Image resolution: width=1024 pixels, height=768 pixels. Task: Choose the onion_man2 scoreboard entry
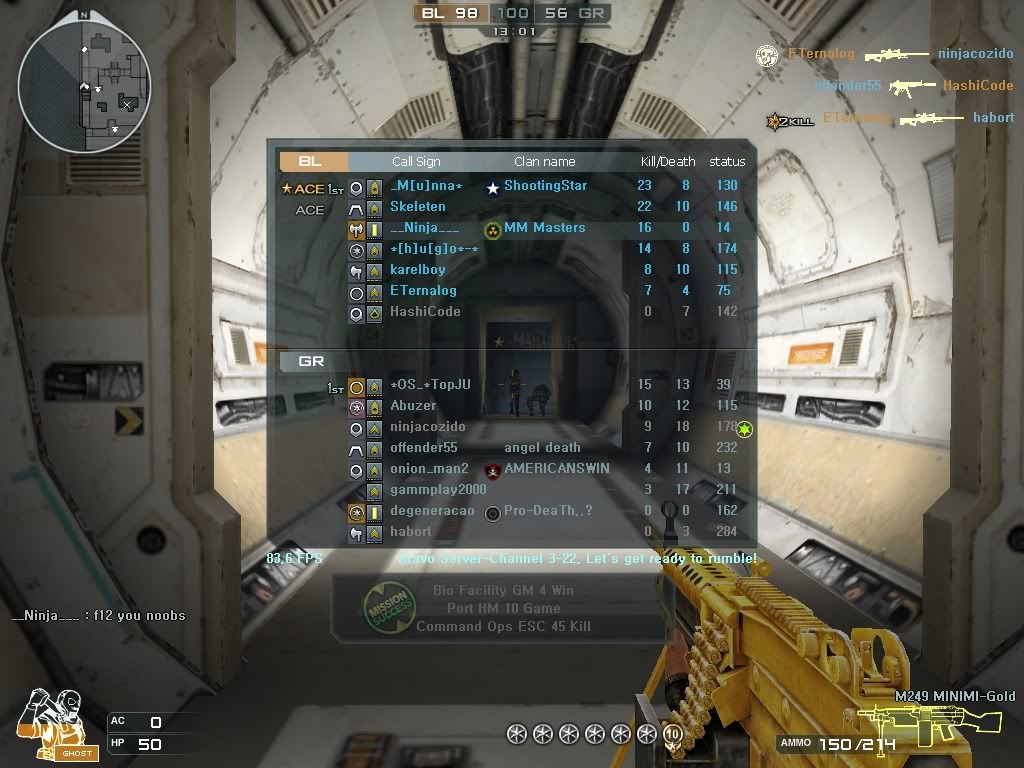click(429, 468)
